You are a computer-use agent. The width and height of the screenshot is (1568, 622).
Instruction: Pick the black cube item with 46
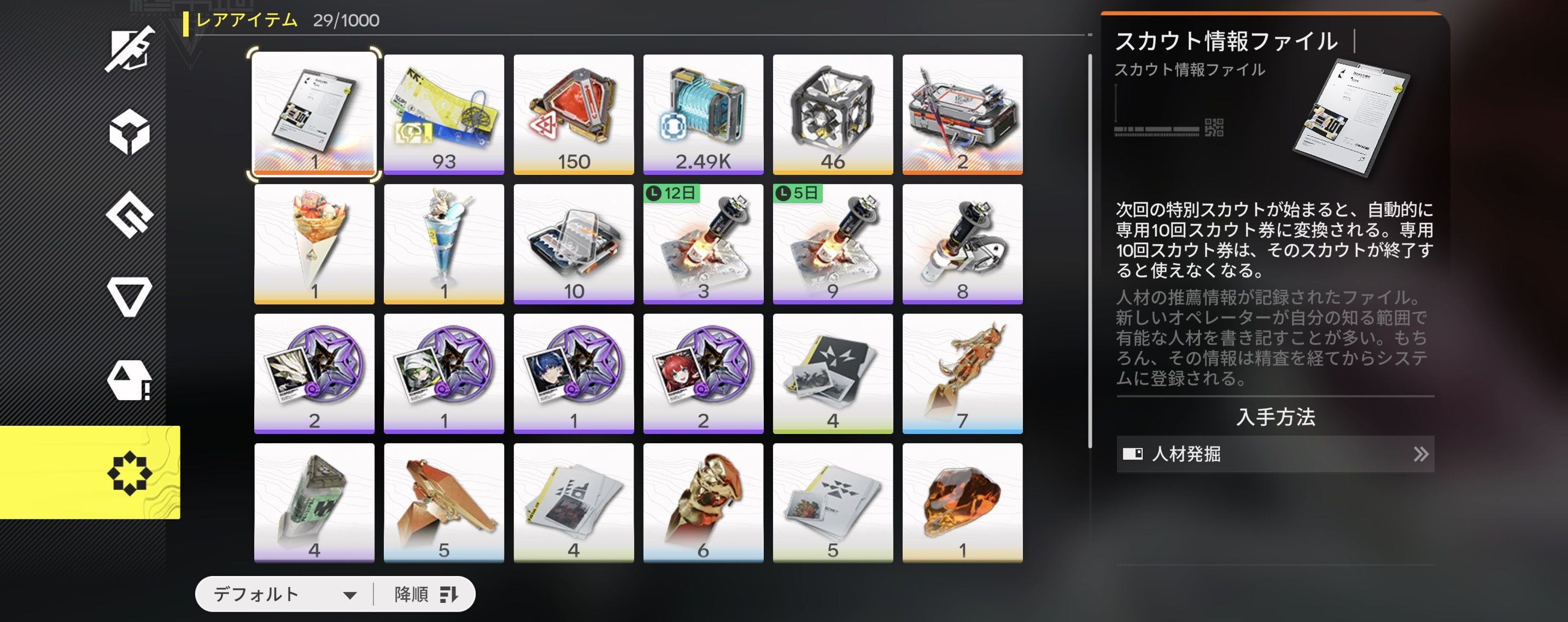point(833,114)
